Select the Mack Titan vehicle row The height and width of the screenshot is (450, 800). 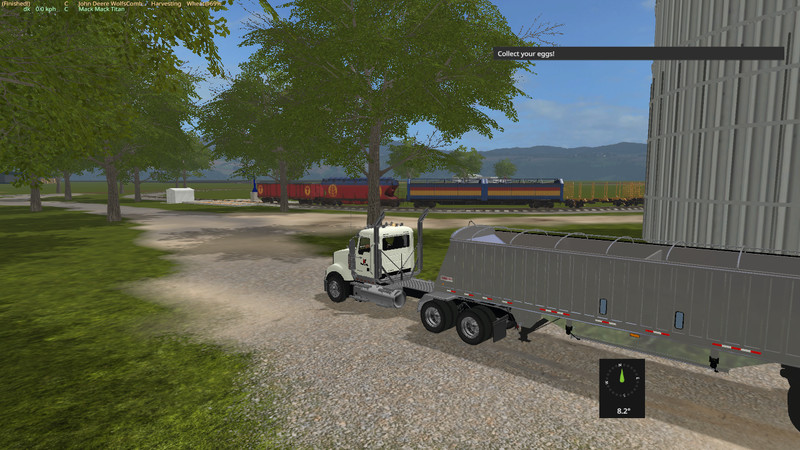(x=108, y=10)
